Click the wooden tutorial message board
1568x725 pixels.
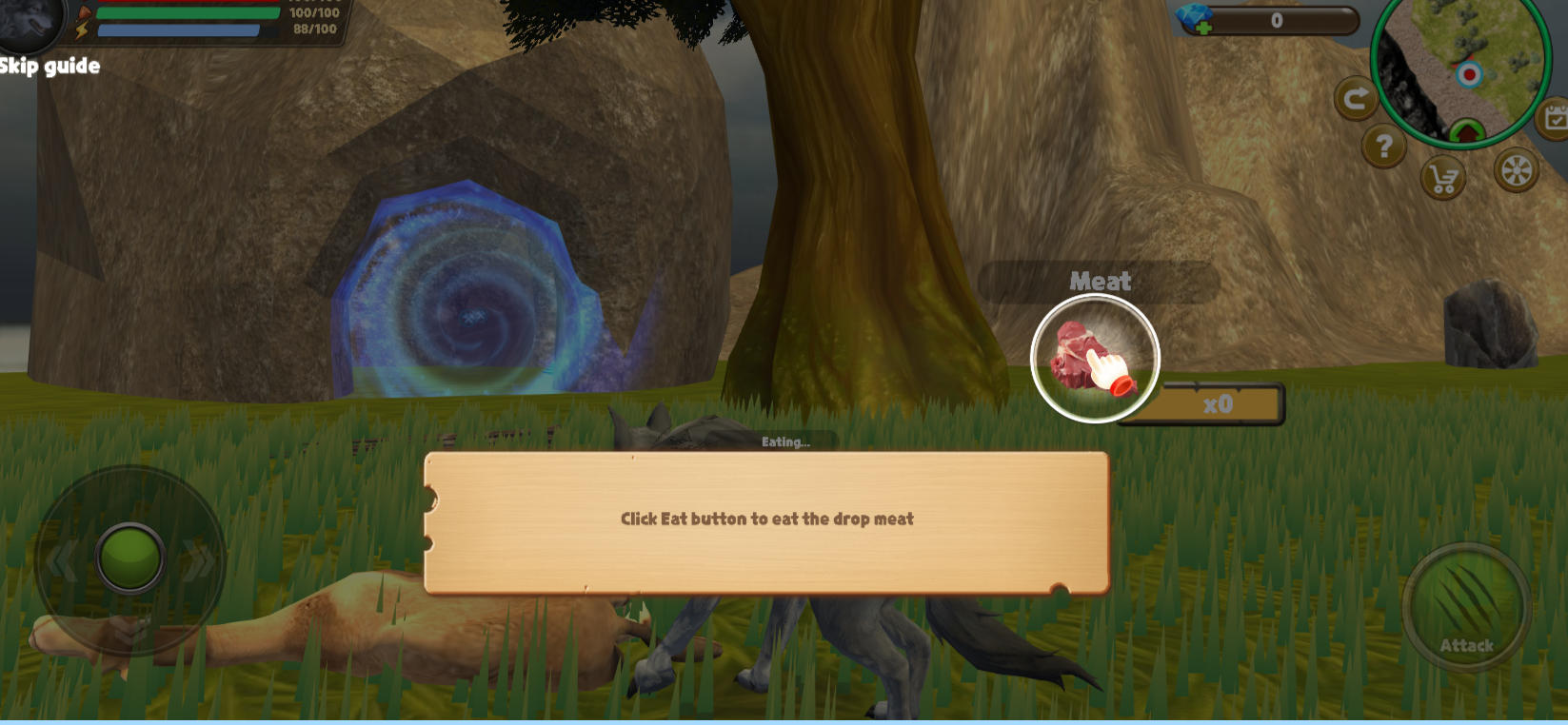pyautogui.click(x=767, y=519)
